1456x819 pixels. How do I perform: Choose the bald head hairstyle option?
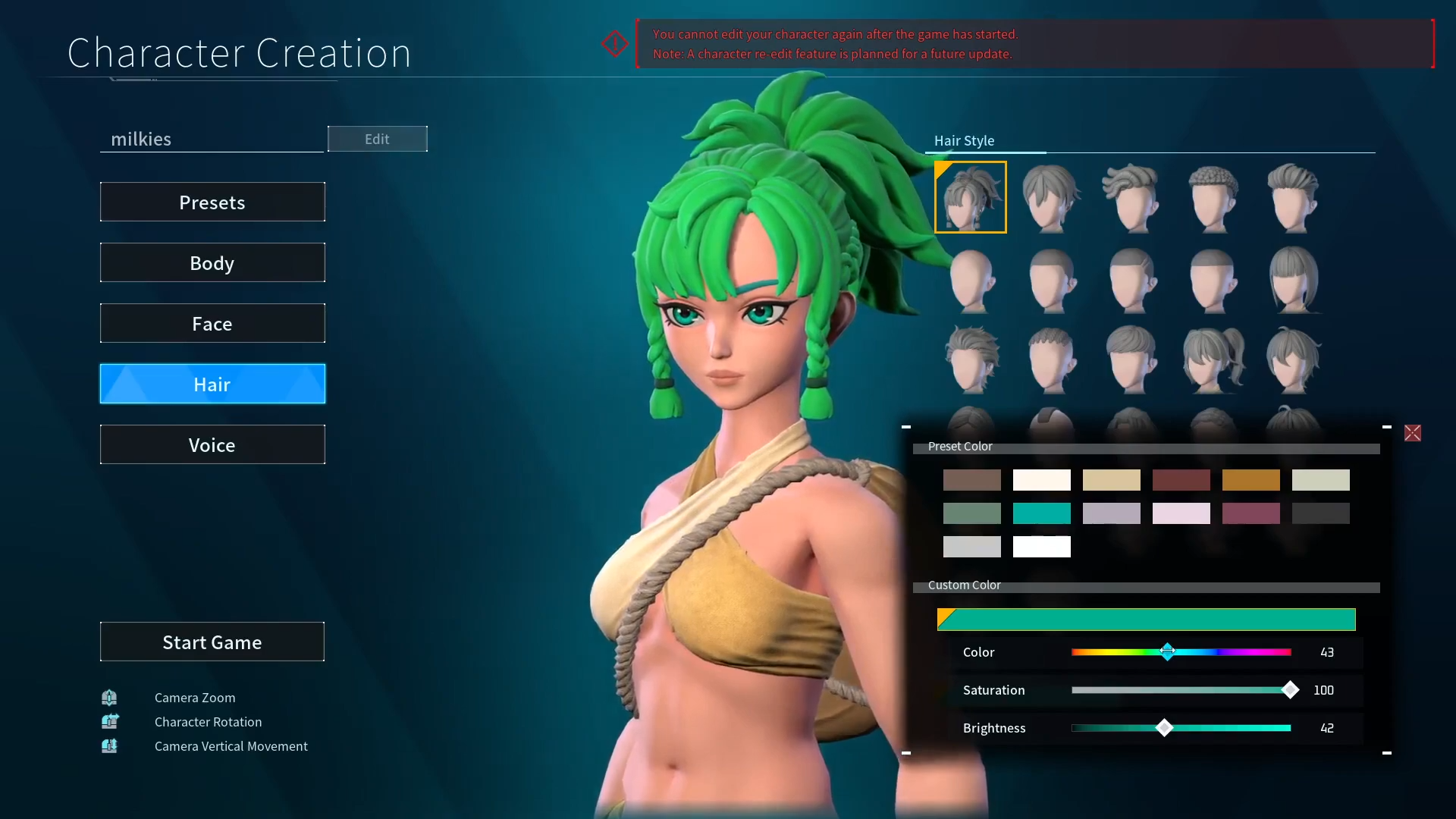[971, 280]
